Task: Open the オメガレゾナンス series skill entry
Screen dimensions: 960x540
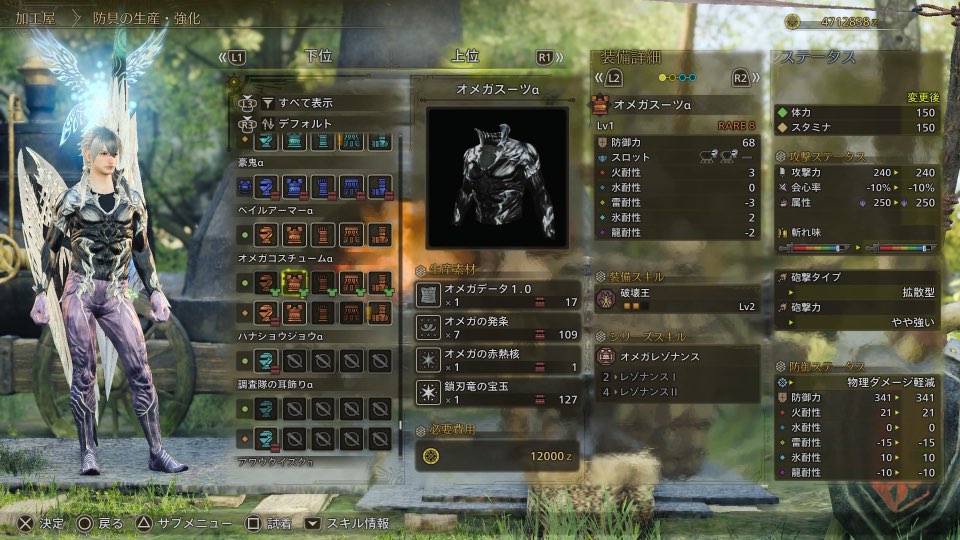Action: pyautogui.click(x=677, y=356)
